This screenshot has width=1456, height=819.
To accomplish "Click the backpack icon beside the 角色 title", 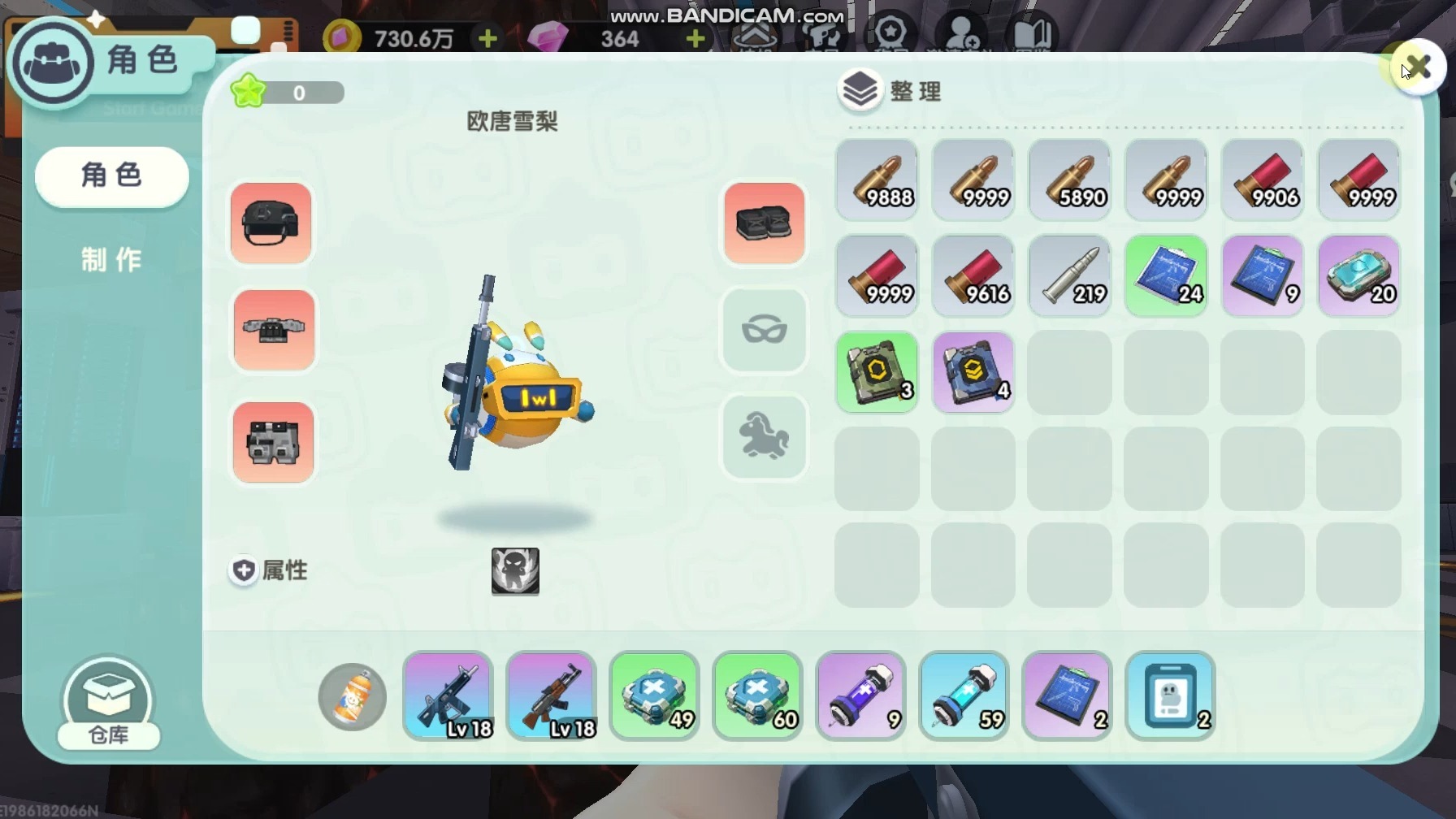I will coord(52,61).
